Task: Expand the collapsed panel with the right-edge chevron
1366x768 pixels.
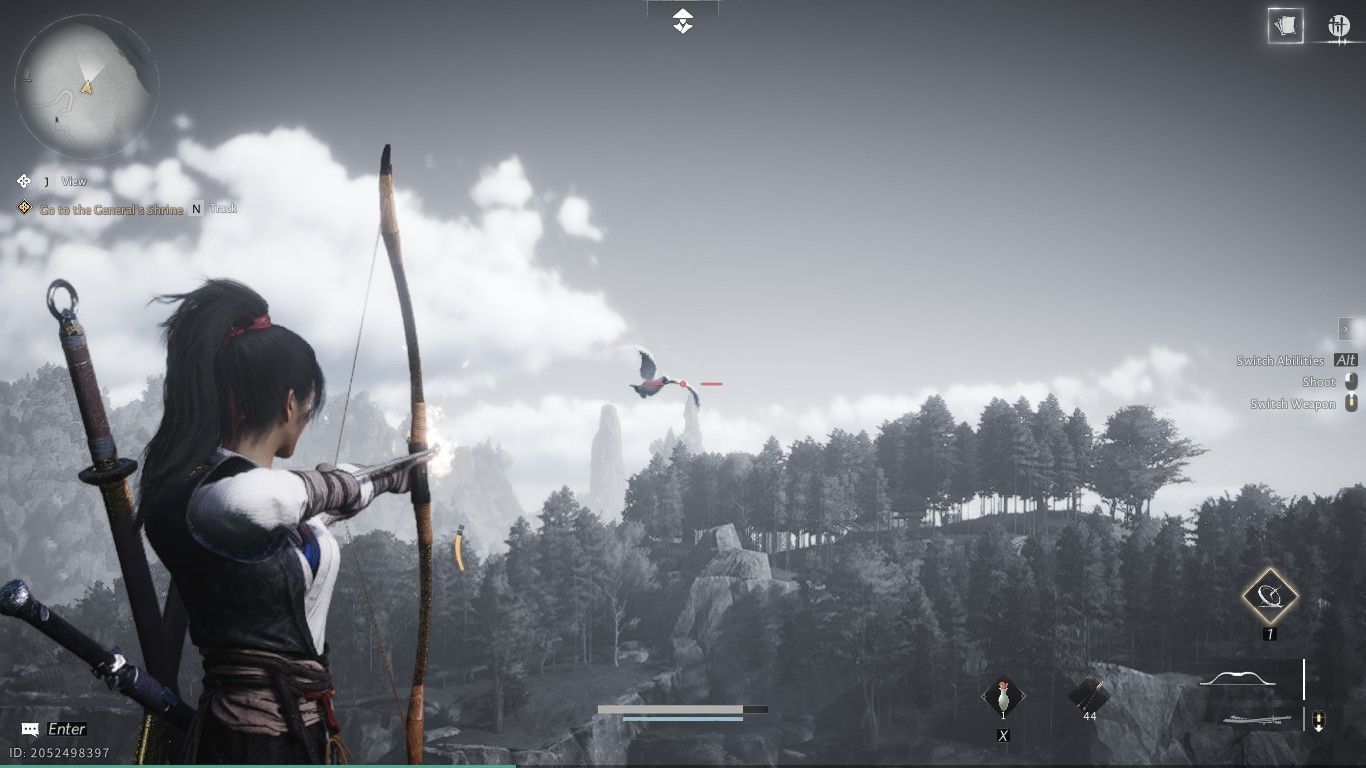Action: coord(1344,327)
